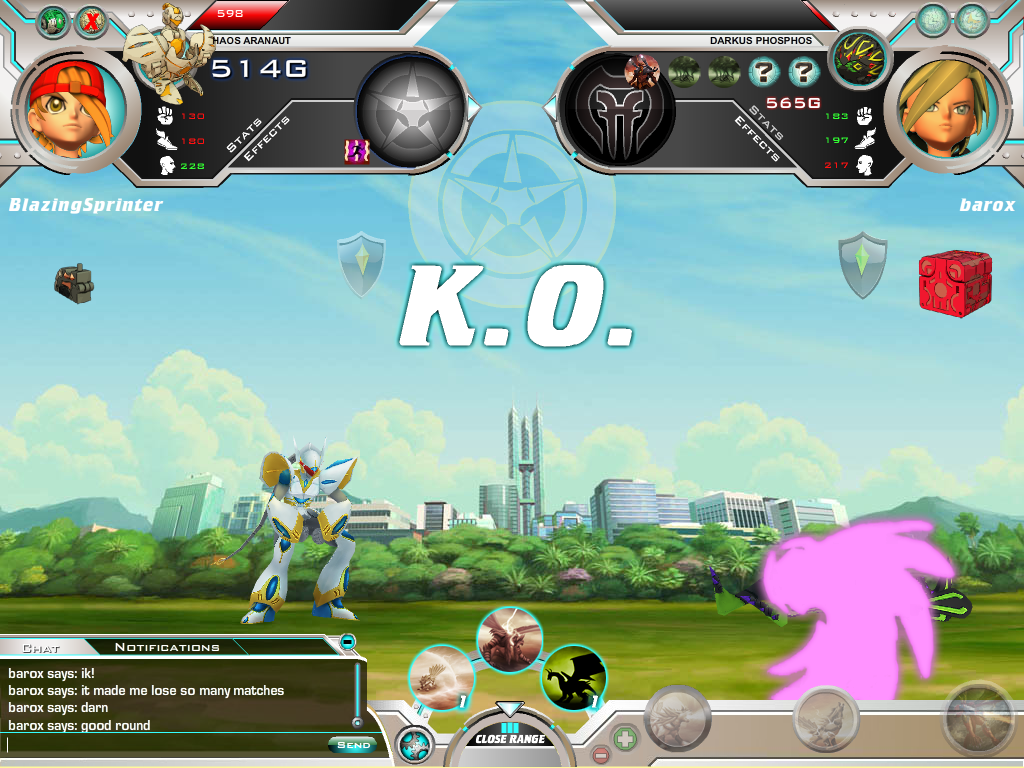Show Haos Aranaut's Effects panel
The image size is (1024, 768).
[267, 139]
